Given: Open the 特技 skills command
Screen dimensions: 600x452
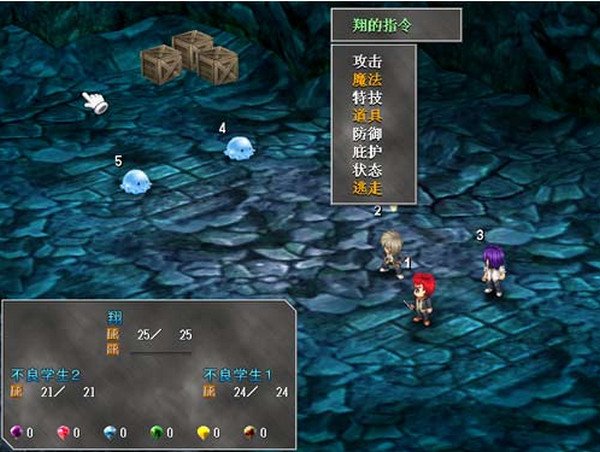Looking at the screenshot, I should pyautogui.click(x=368, y=97).
